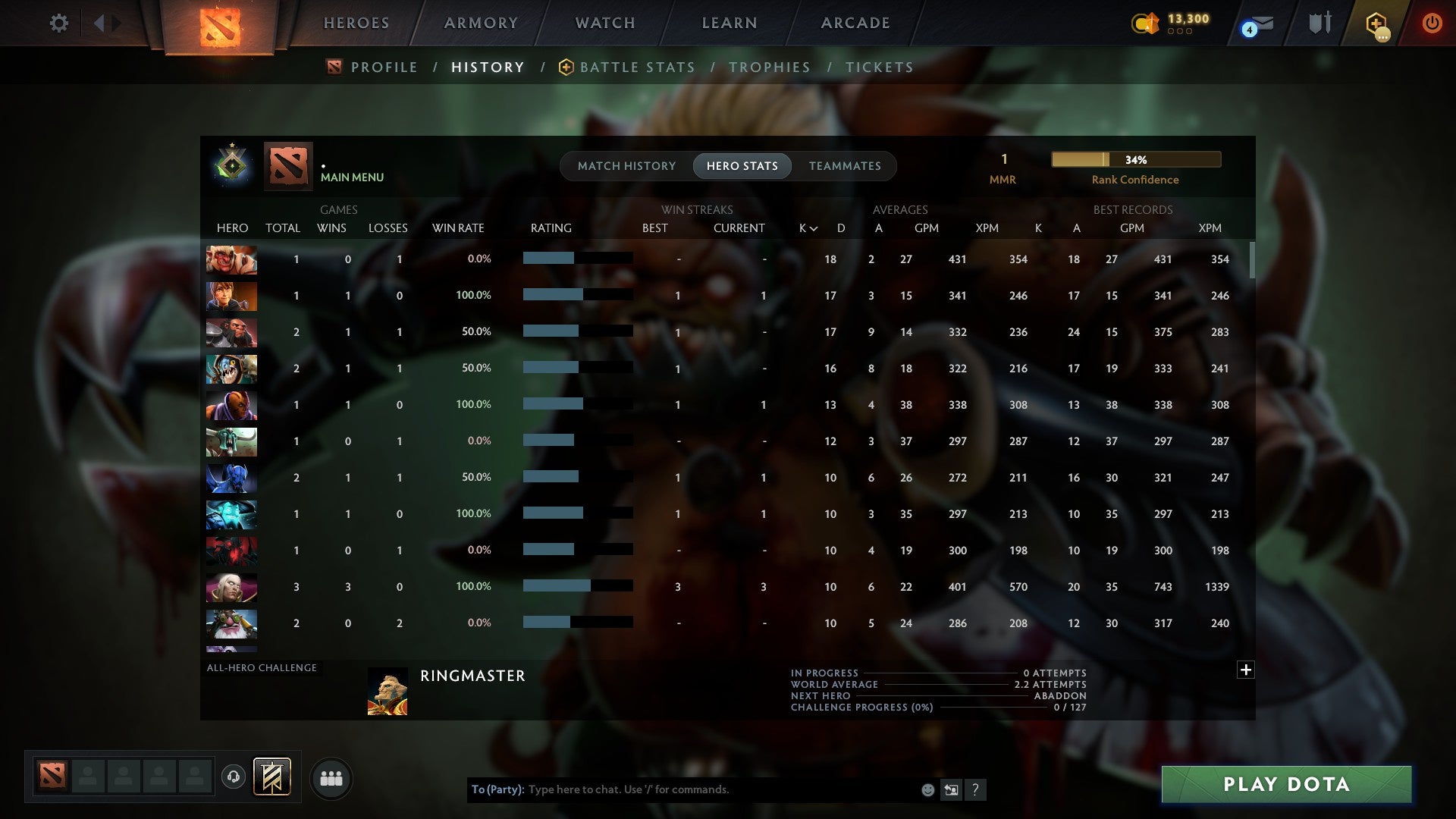The image size is (1456, 819).
Task: Click the party chat input field
Action: click(682, 789)
